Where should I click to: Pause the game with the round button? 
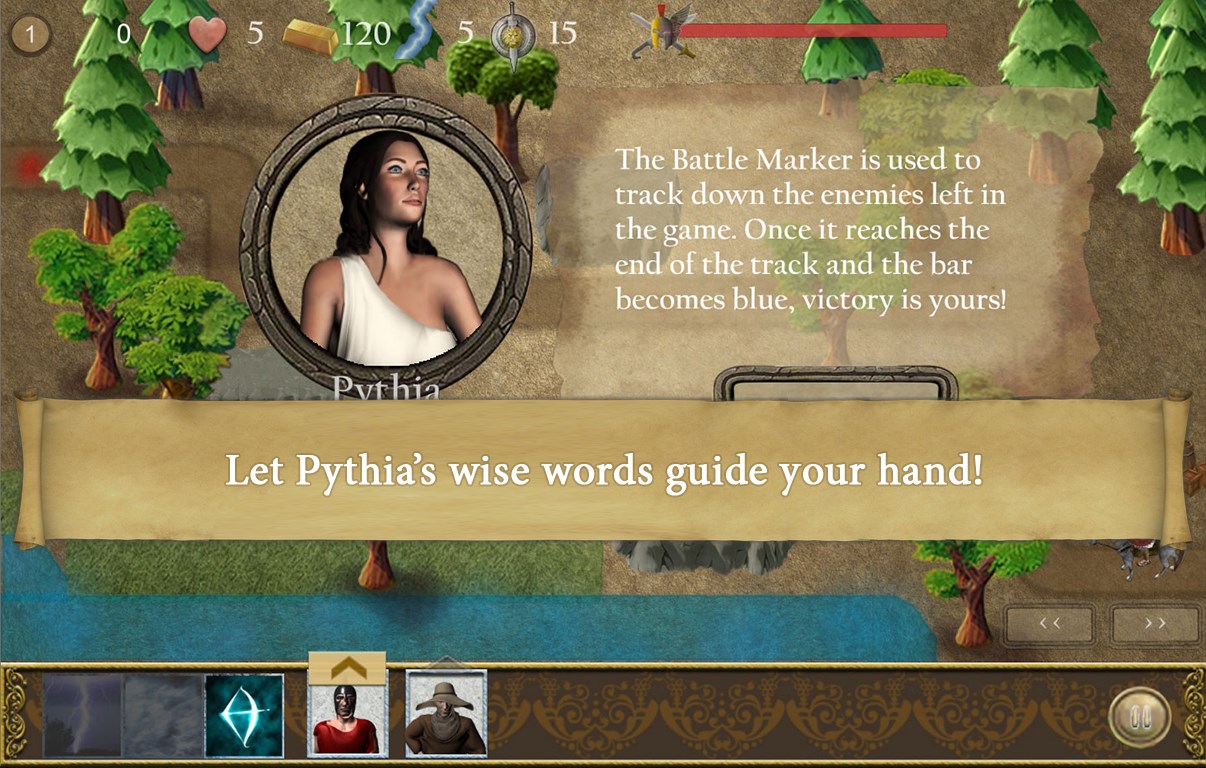(1141, 717)
